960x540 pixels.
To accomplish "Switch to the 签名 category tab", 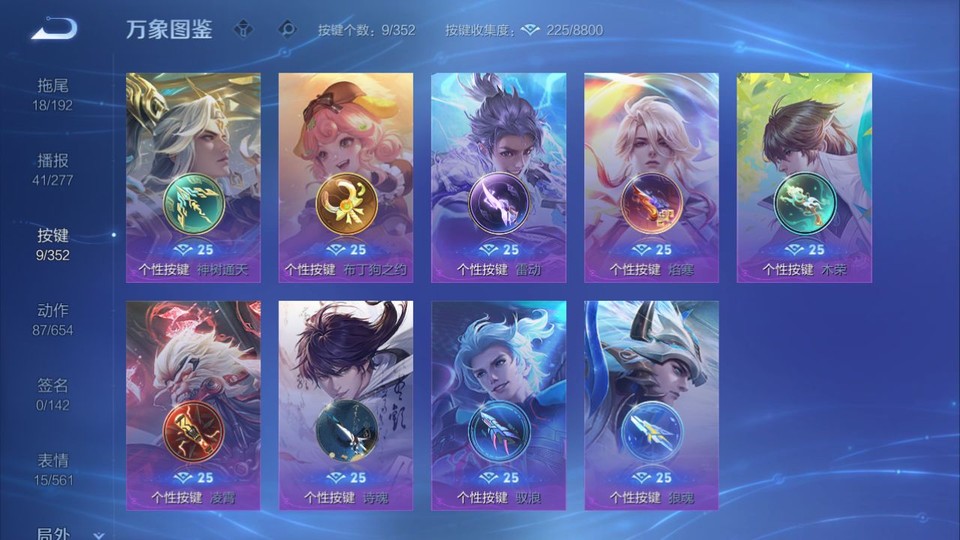I will (53, 394).
